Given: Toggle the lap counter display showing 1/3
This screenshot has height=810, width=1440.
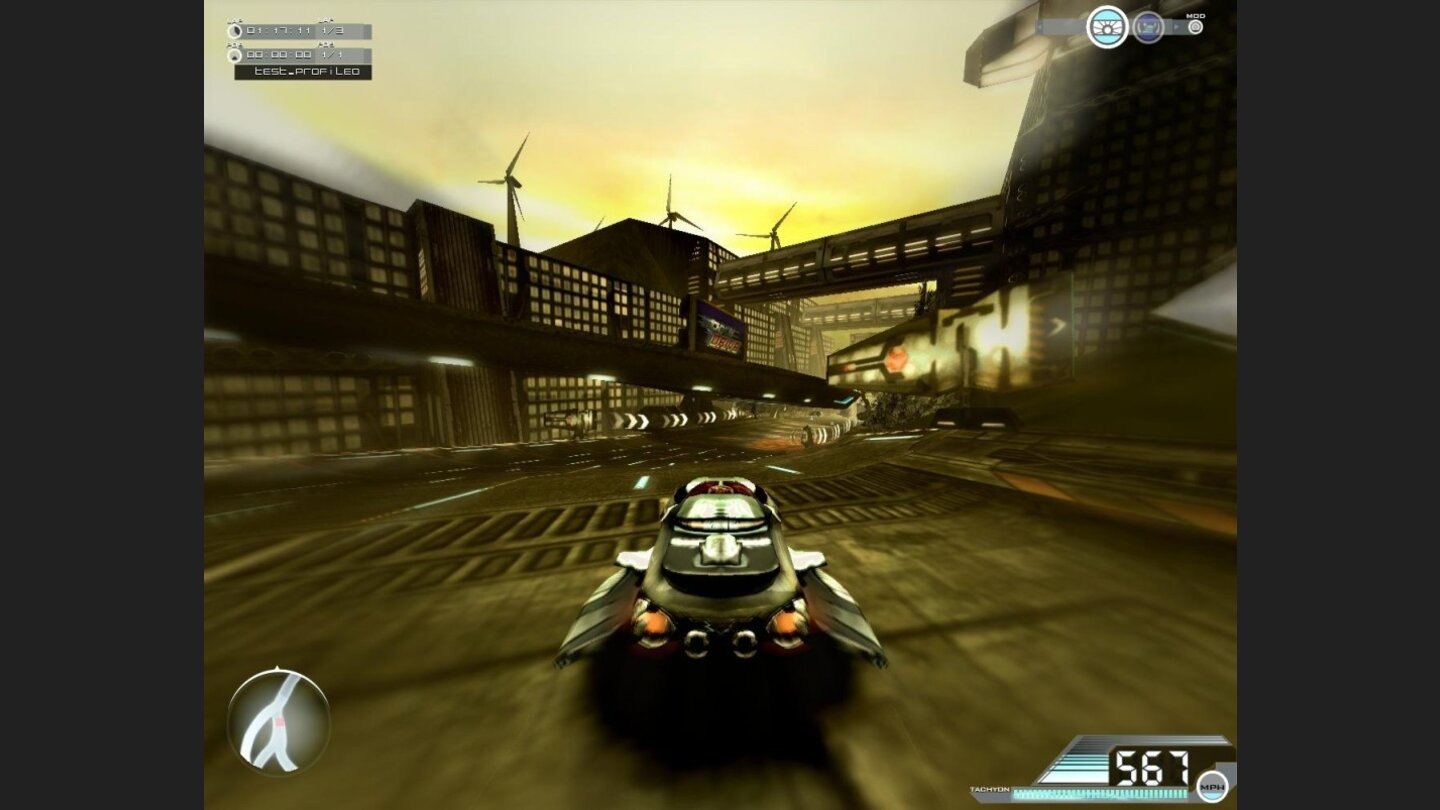Looking at the screenshot, I should 331,32.
